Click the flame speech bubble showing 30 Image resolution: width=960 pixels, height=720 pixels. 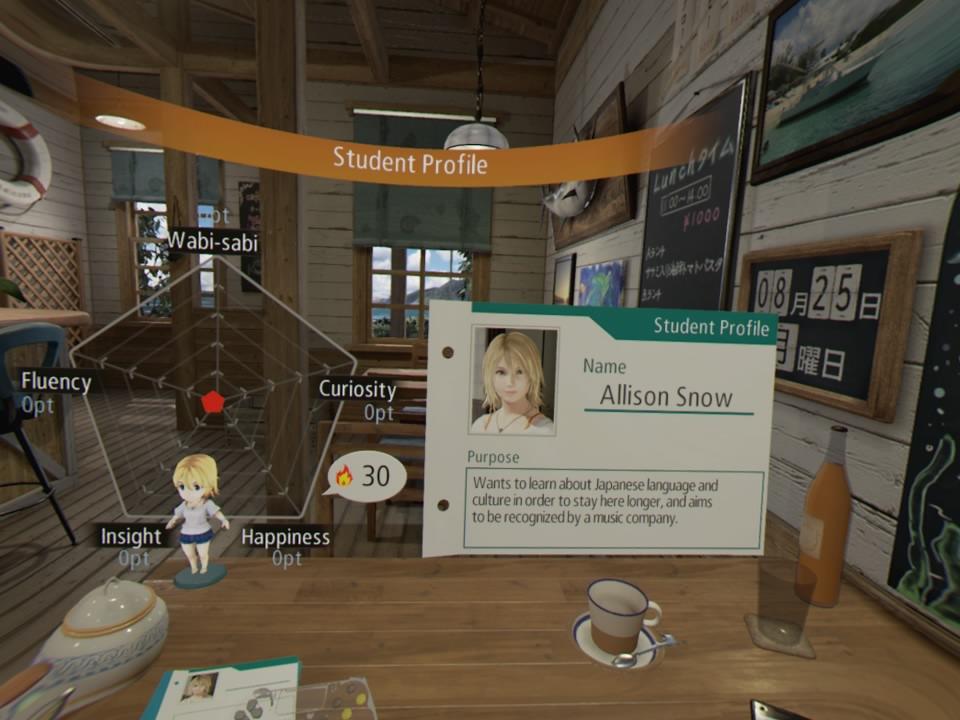tap(366, 477)
